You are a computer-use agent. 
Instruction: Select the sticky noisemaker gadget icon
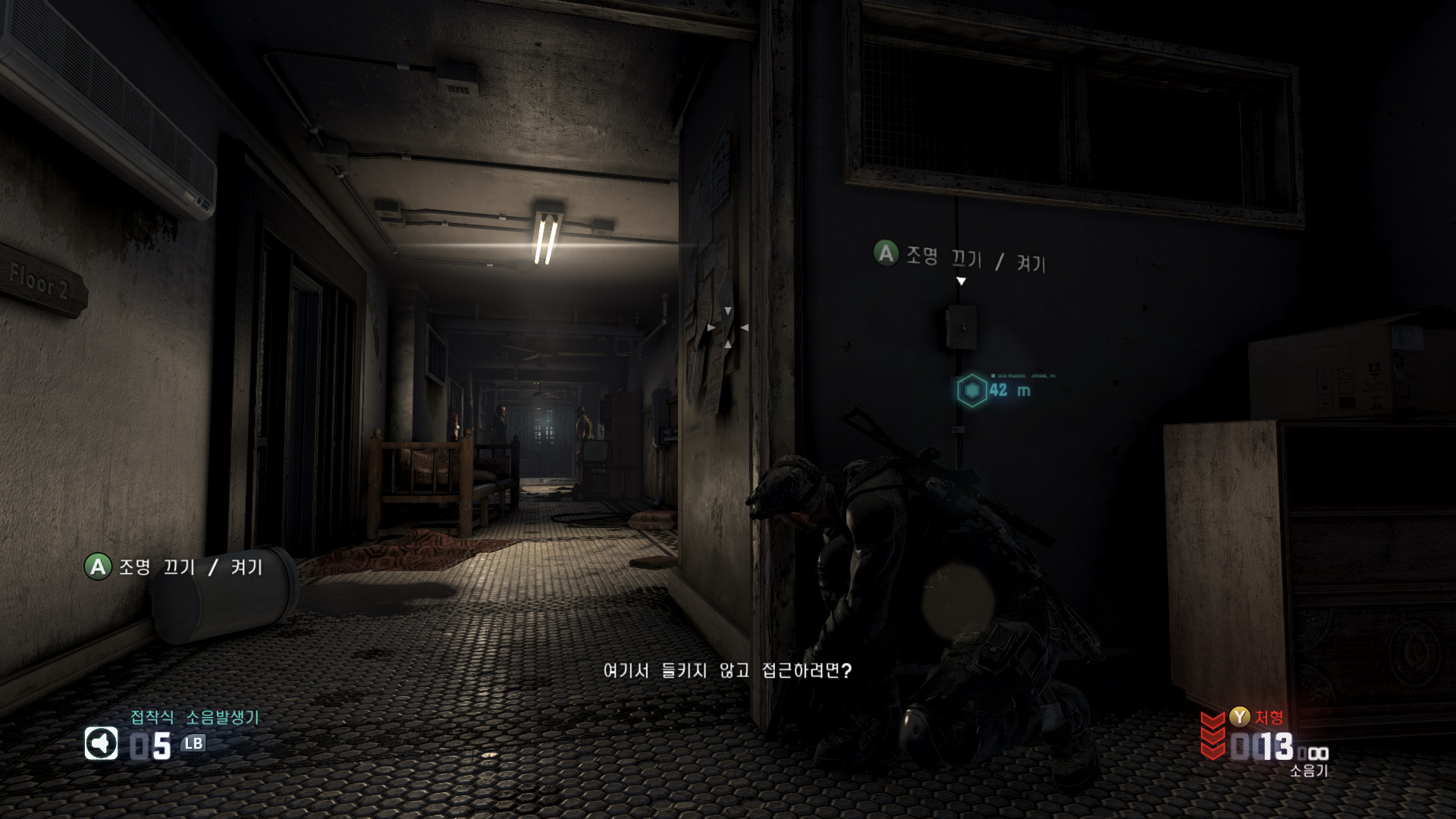(101, 743)
